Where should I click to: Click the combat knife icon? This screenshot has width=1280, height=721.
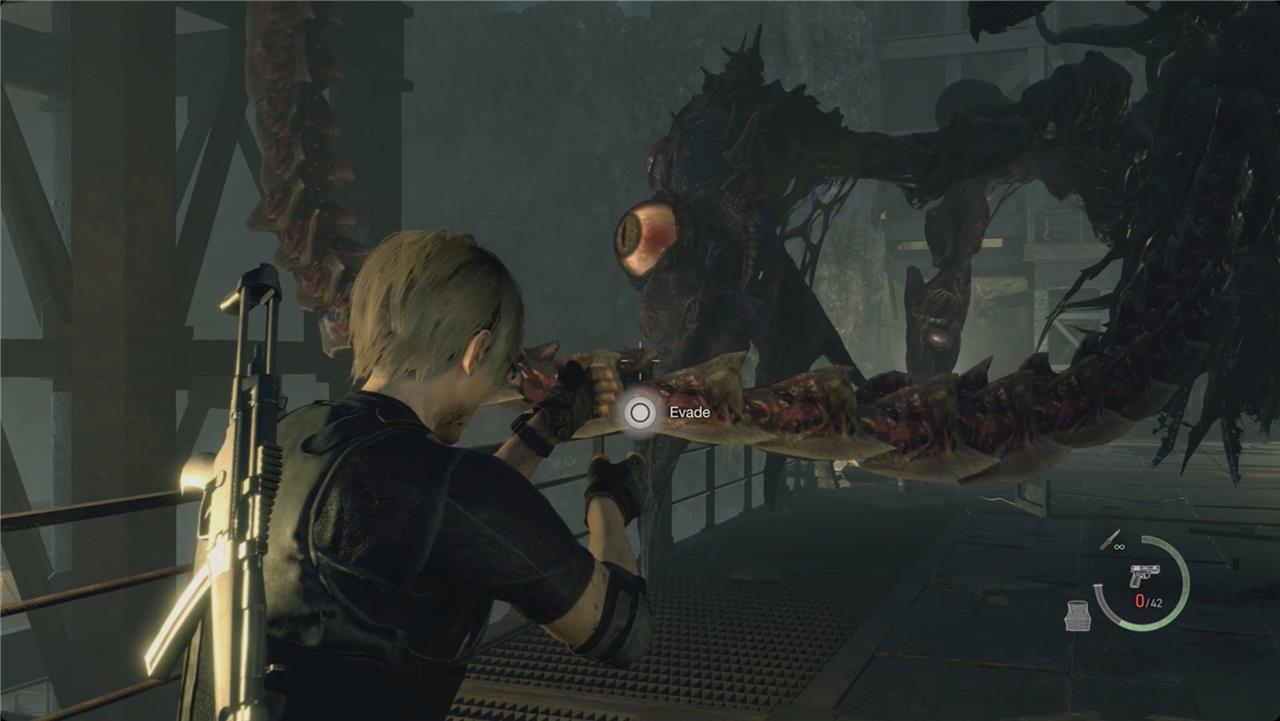point(1108,540)
